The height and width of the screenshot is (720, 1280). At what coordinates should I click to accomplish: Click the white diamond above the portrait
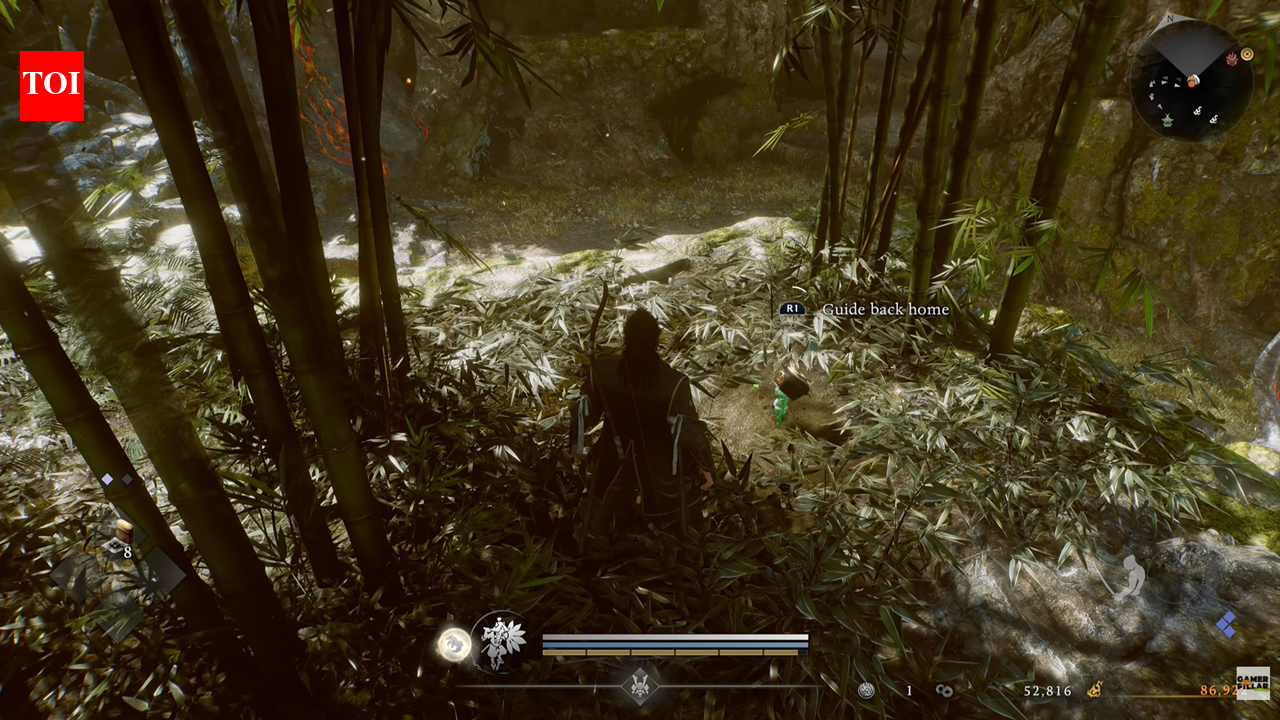pos(107,479)
